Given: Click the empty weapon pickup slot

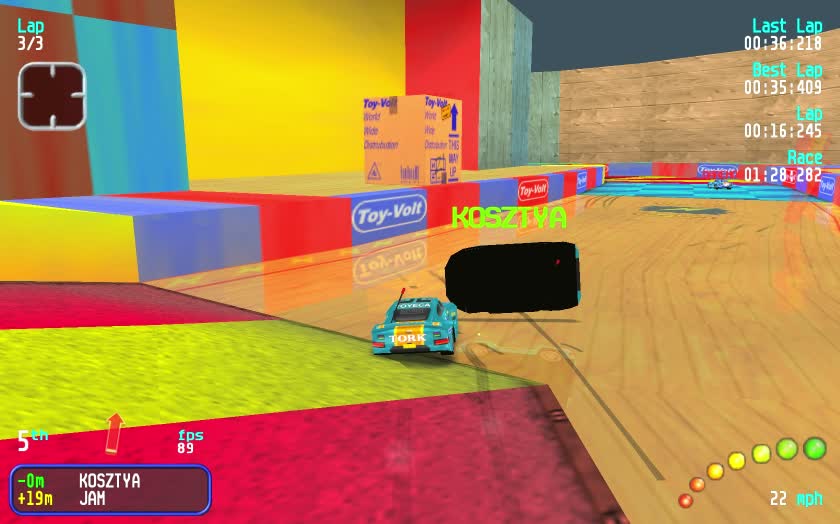Looking at the screenshot, I should [52, 95].
